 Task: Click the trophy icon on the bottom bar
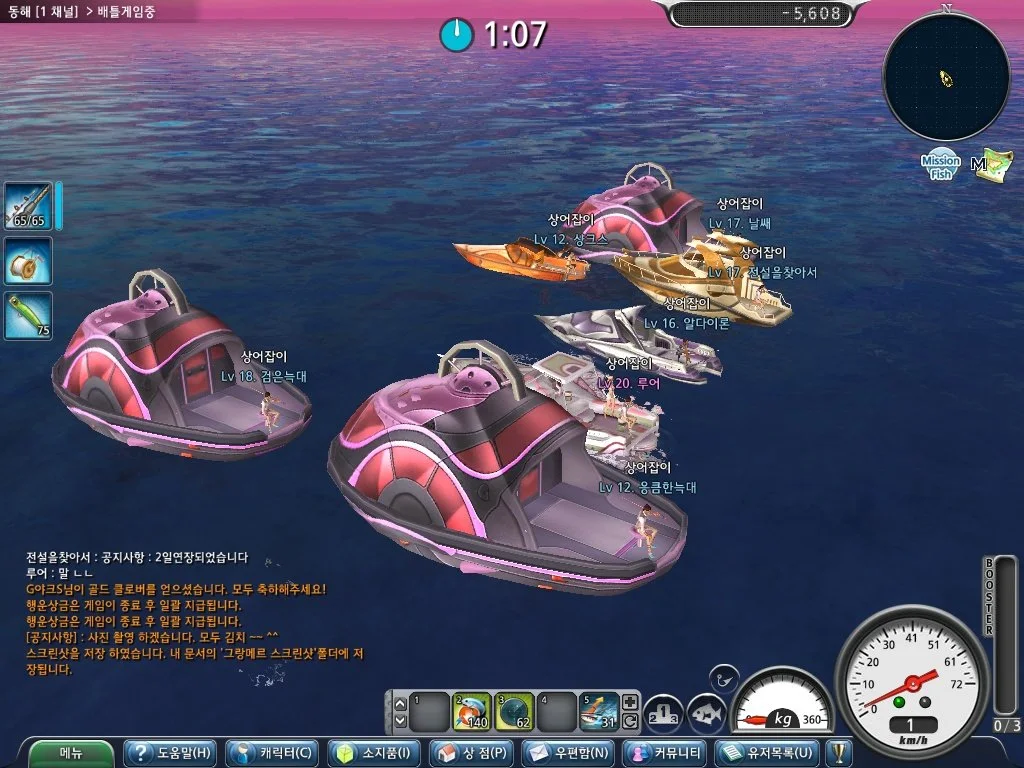tap(838, 752)
